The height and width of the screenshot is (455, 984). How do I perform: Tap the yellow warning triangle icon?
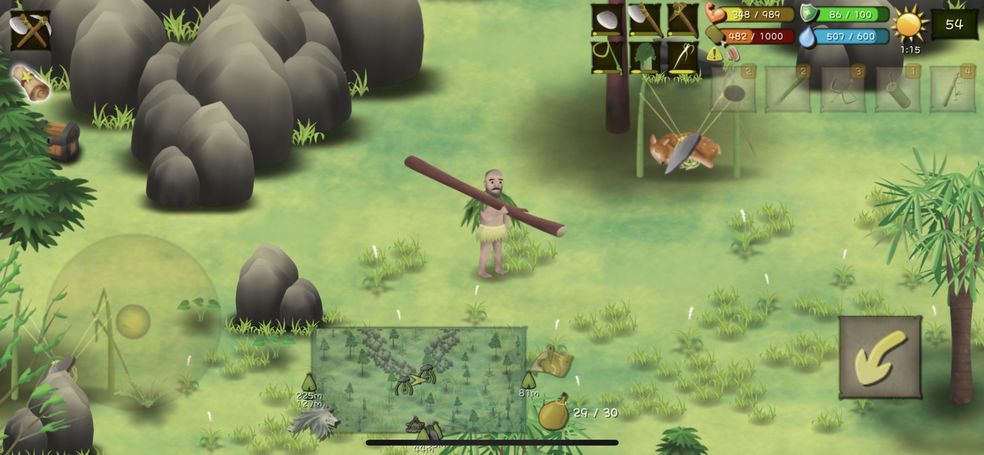pos(715,54)
